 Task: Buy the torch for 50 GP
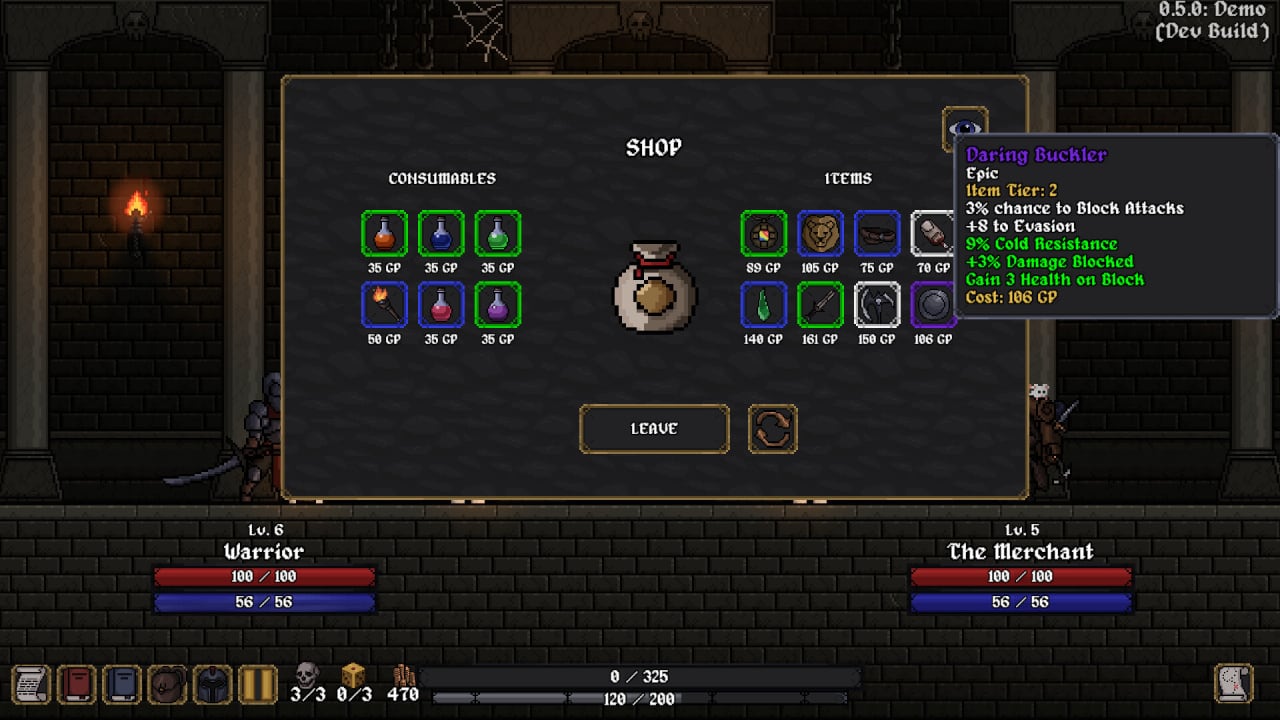pyautogui.click(x=384, y=305)
